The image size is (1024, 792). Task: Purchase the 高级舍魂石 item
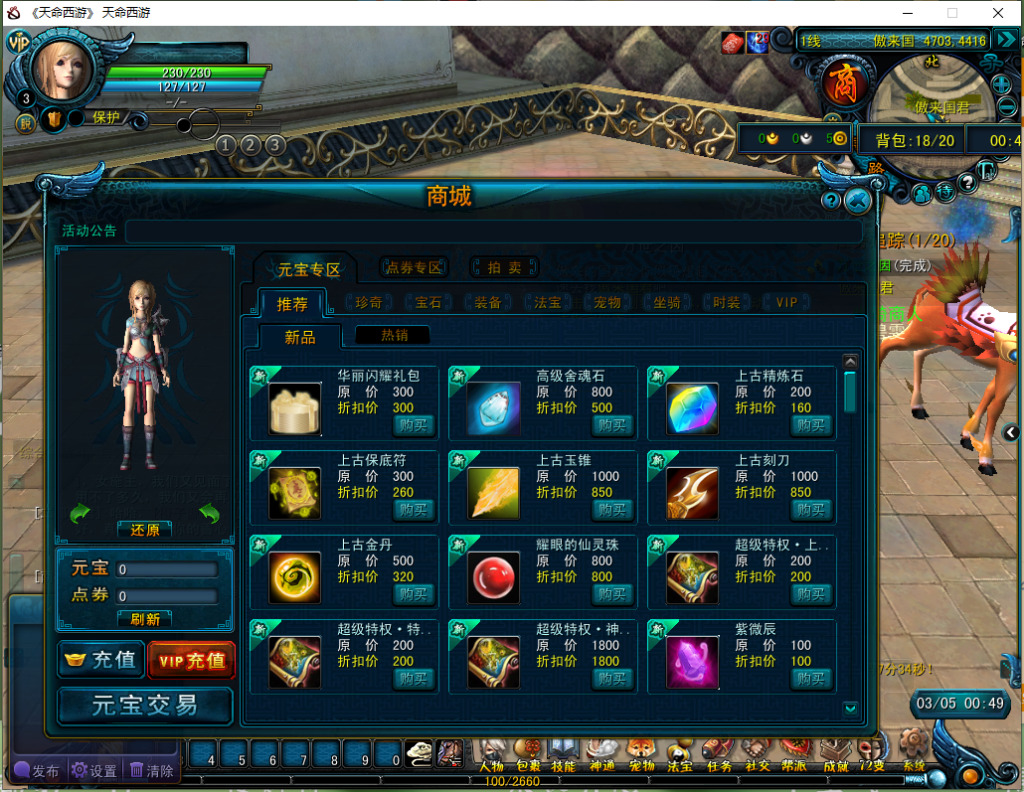(x=612, y=425)
